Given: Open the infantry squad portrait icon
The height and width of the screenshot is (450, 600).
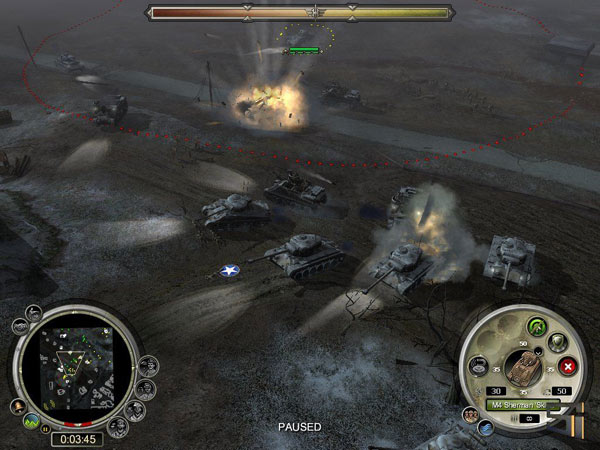Looking at the screenshot, I should coord(470,414).
